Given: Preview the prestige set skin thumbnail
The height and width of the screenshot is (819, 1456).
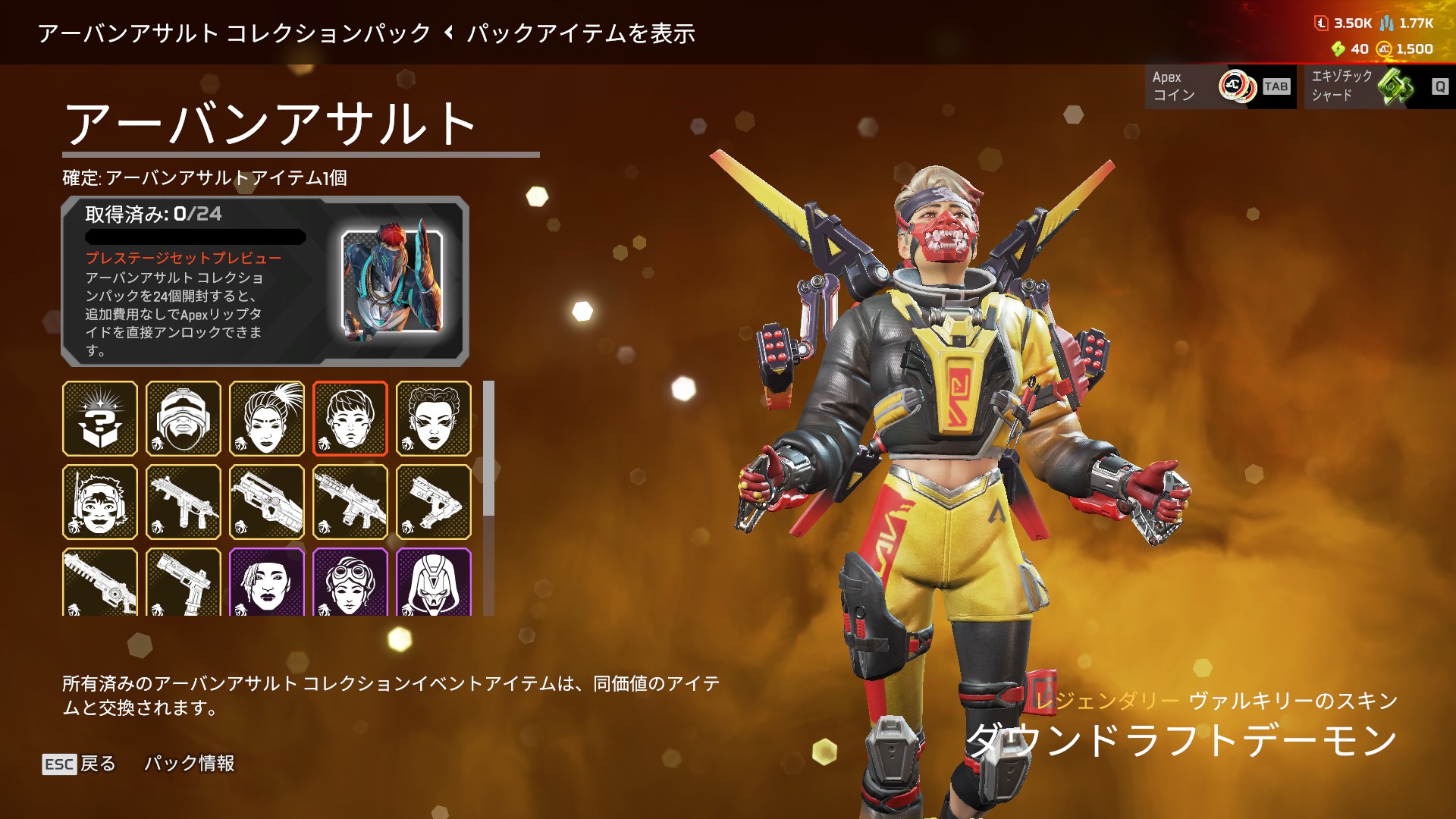Looking at the screenshot, I should 392,286.
